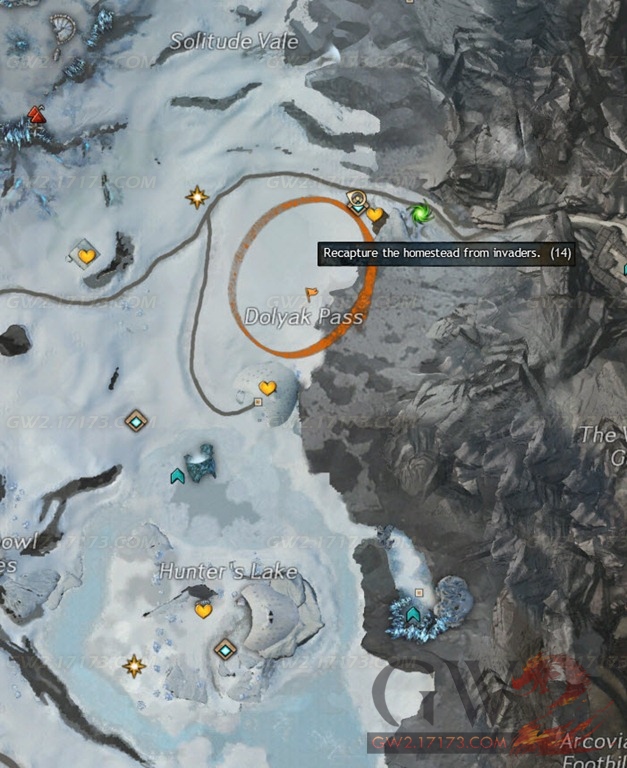The image size is (627, 768).
Task: Select the teal chevron next to ice structure
Action: [178, 475]
